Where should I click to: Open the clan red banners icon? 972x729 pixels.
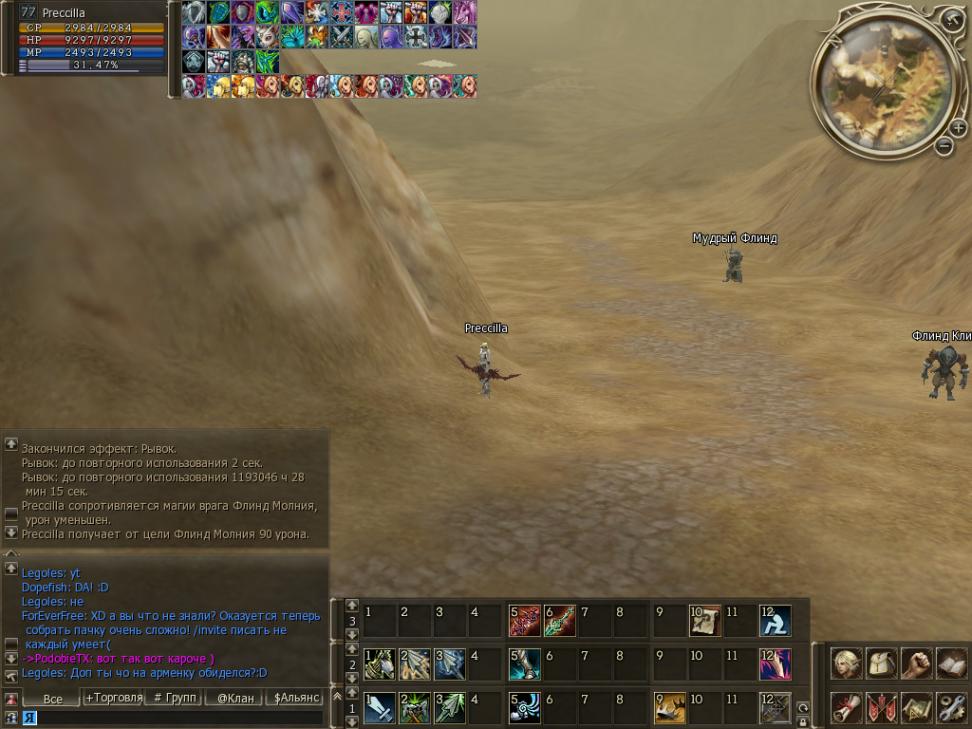coord(882,707)
